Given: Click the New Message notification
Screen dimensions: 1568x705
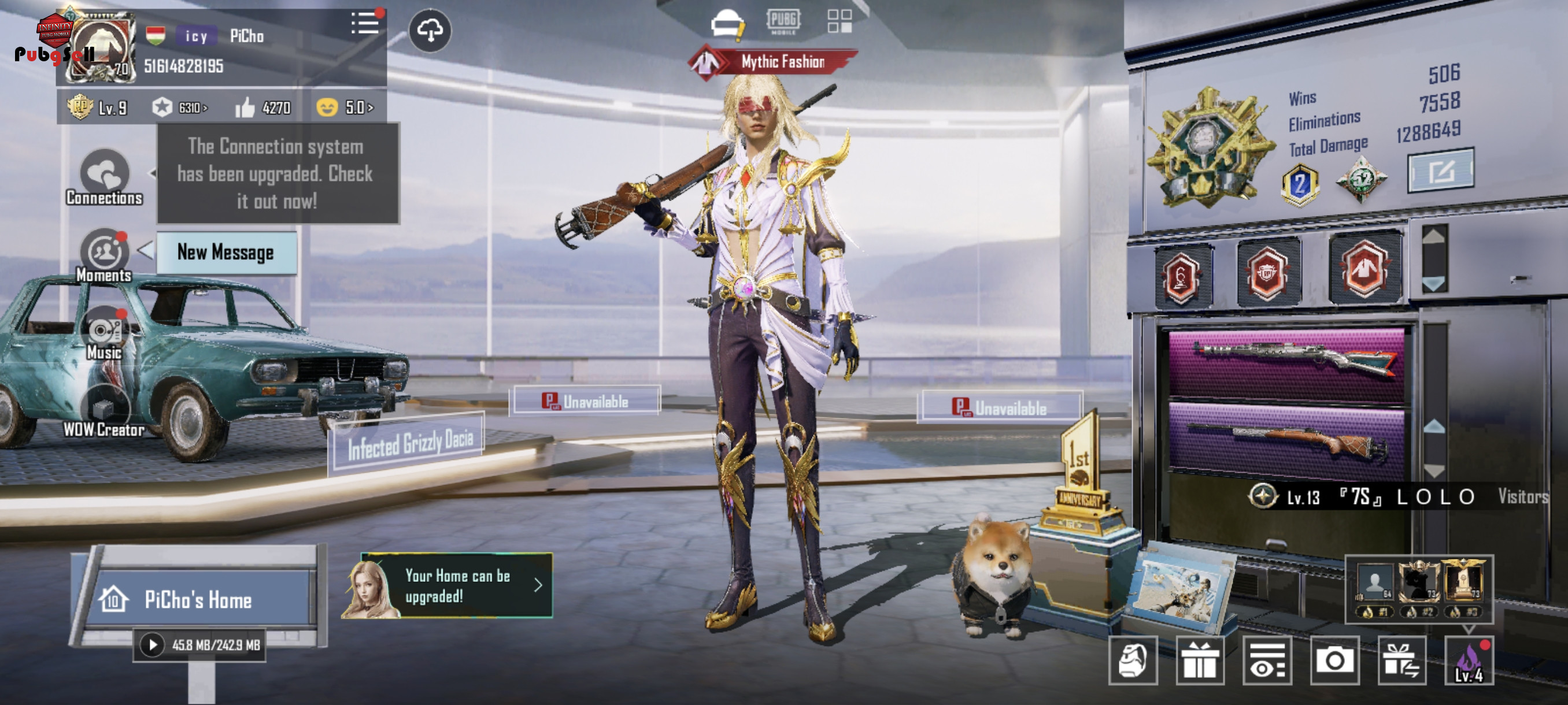Looking at the screenshot, I should [226, 253].
